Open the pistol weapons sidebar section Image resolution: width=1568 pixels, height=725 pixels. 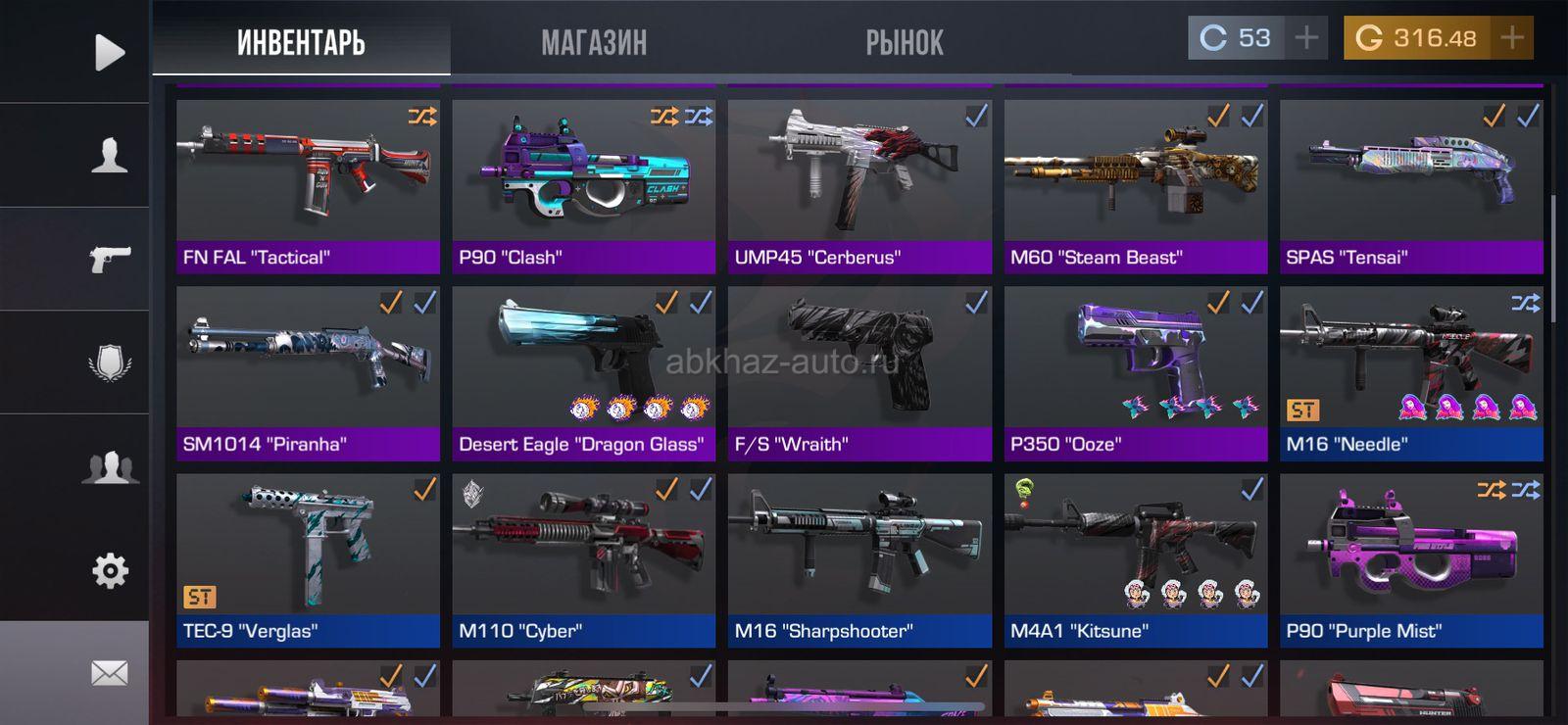[109, 259]
